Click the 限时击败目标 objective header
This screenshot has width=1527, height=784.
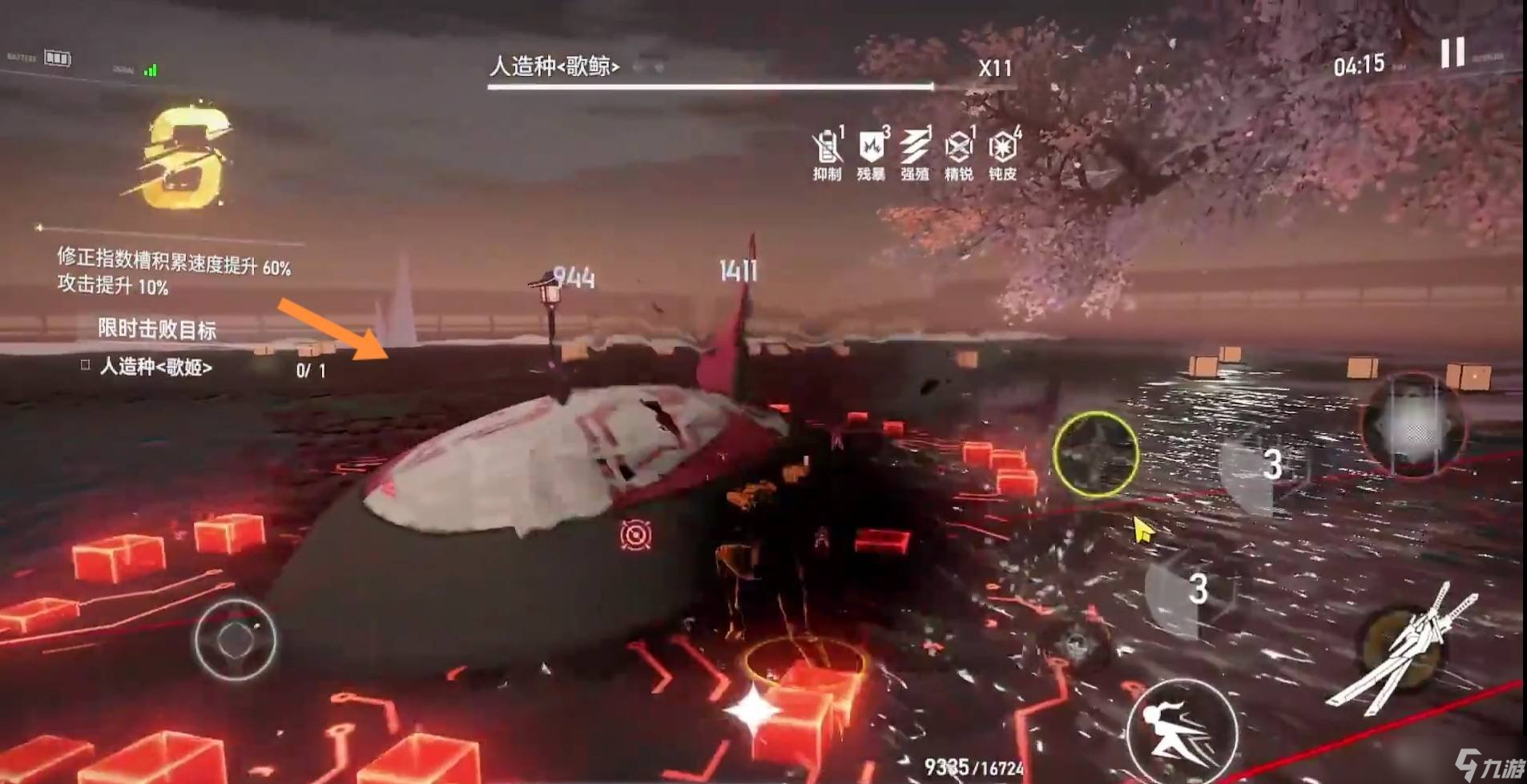(156, 328)
